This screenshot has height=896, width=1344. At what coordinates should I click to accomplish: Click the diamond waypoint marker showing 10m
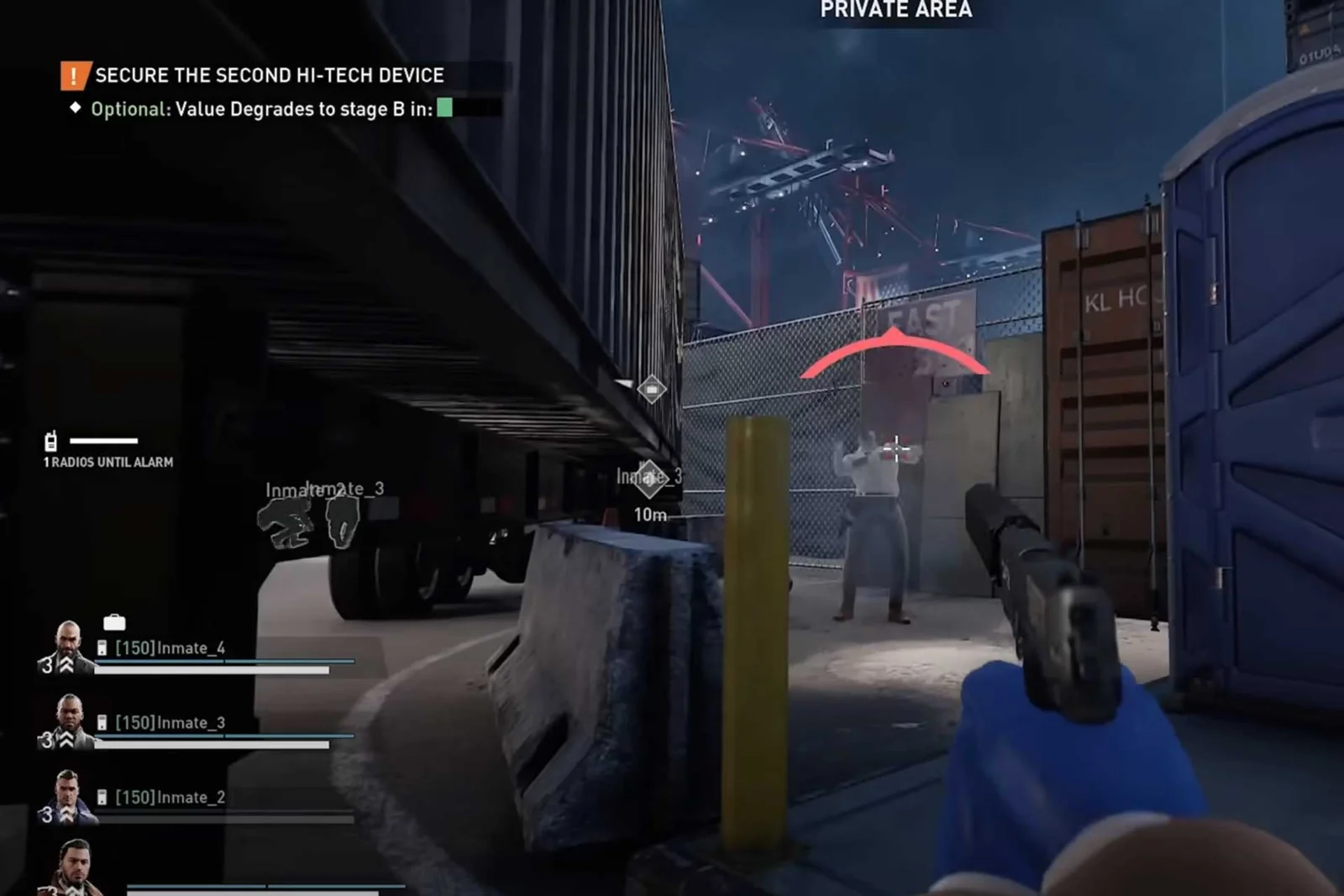[649, 479]
